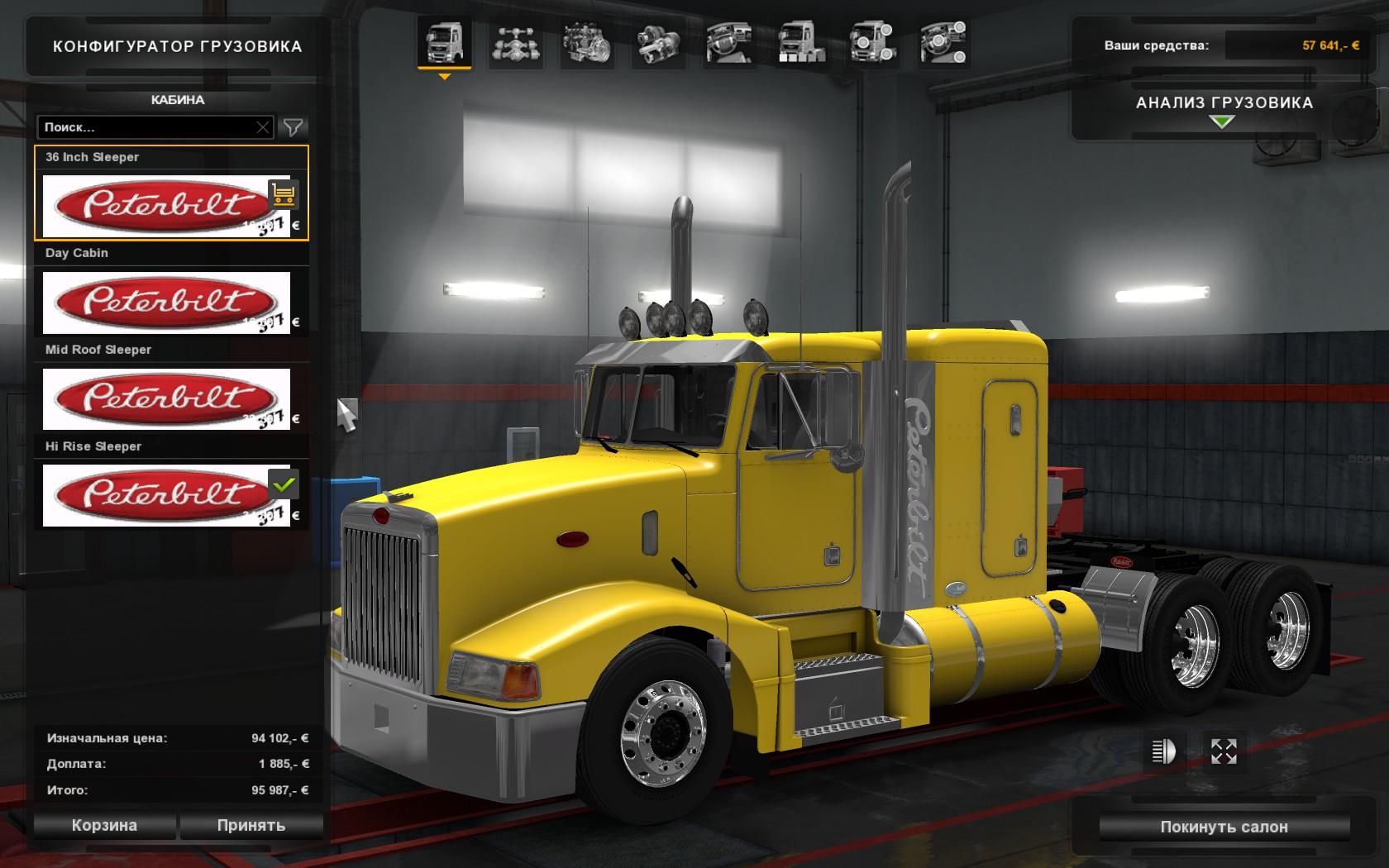
Task: Leave the shop via Покинуть салон
Action: tap(1224, 827)
